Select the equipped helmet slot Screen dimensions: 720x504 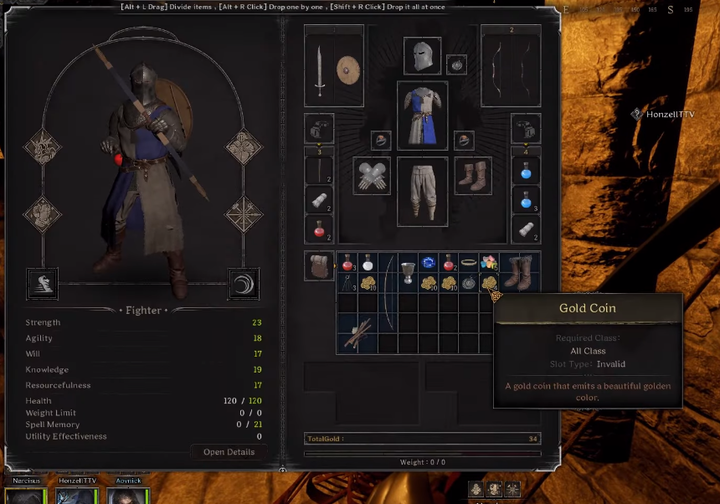coord(422,56)
